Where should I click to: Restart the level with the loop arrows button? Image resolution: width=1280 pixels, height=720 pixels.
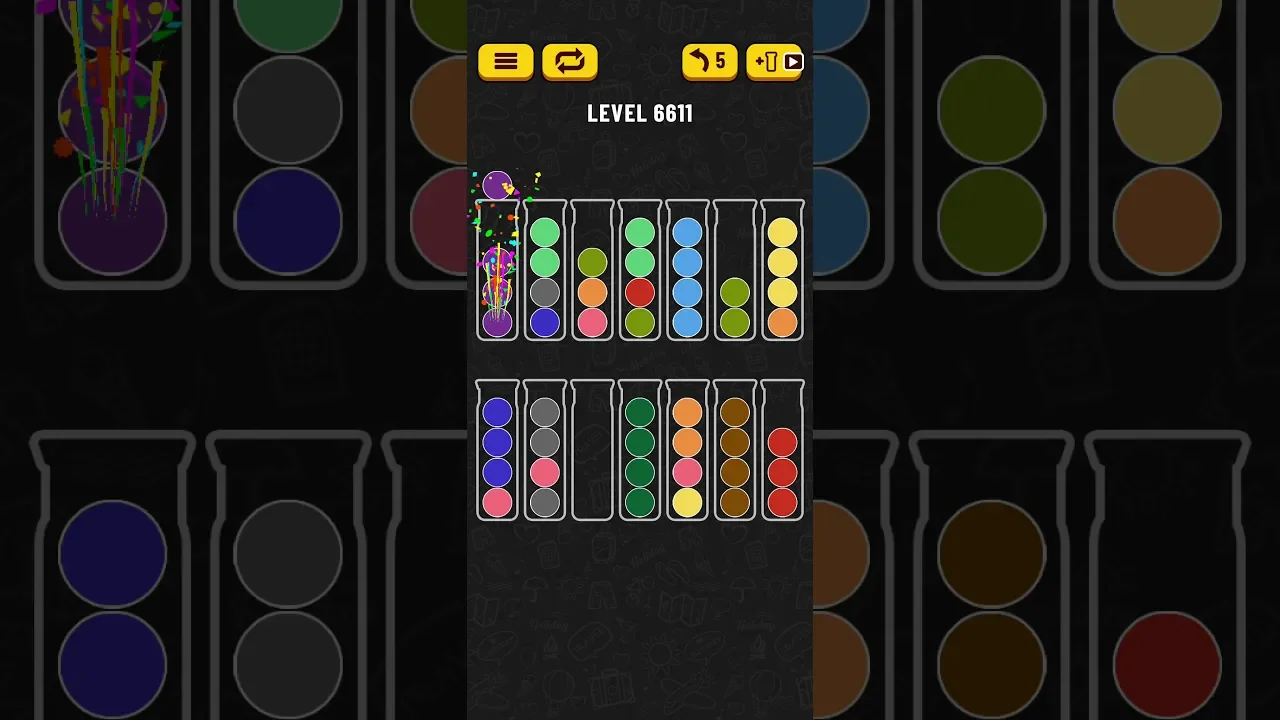tap(569, 62)
